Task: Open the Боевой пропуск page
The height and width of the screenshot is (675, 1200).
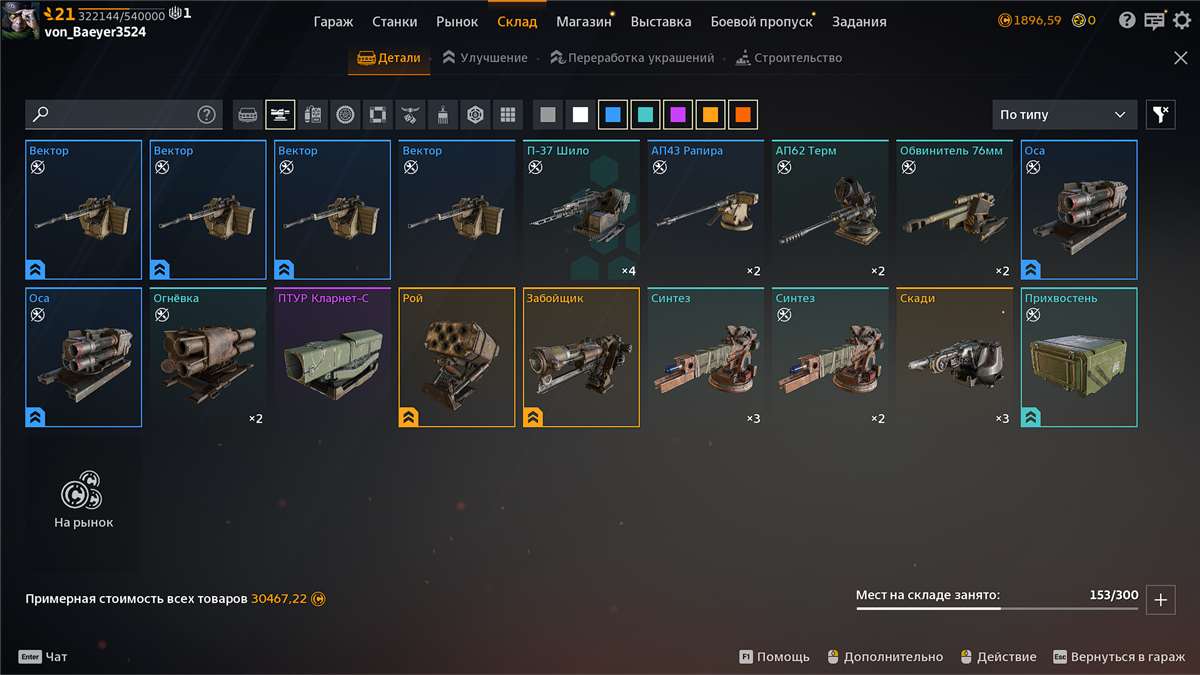Action: (x=761, y=21)
